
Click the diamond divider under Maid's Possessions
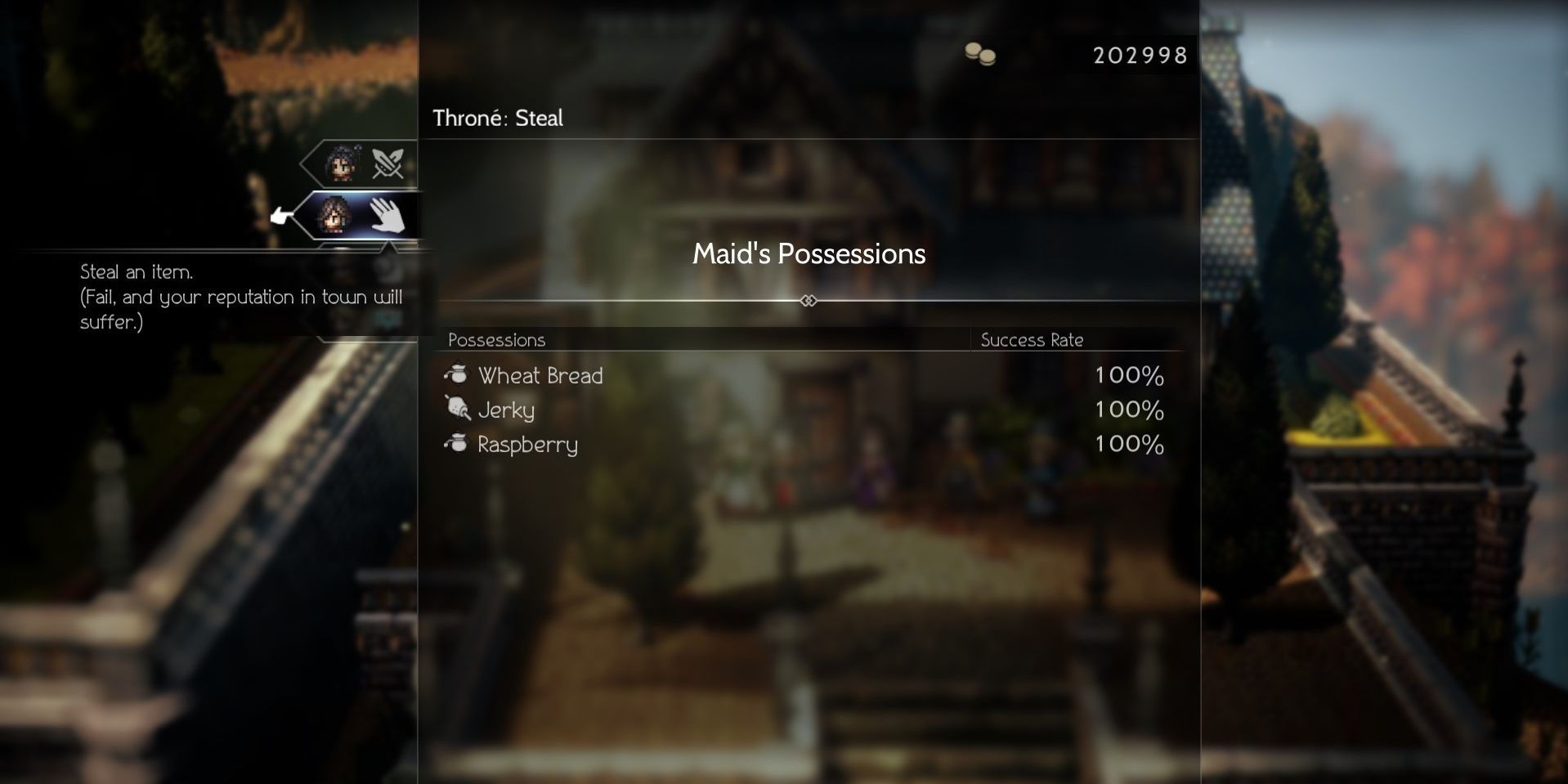point(808,301)
